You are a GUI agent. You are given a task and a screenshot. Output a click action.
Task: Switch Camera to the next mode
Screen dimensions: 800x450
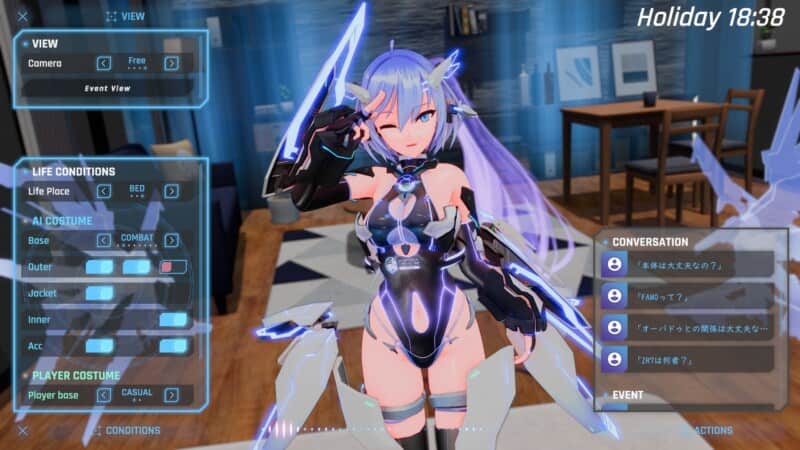(x=172, y=63)
